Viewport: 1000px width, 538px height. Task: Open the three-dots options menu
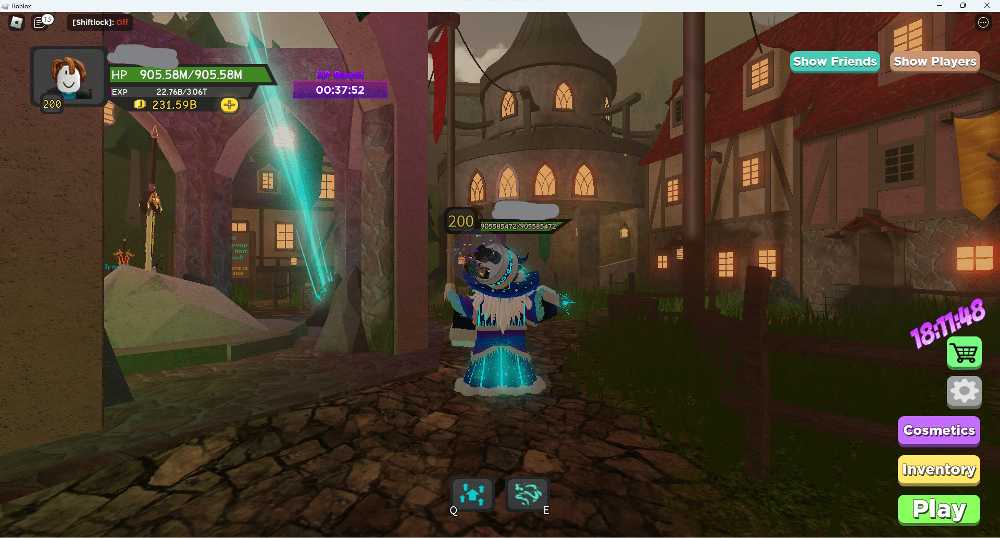pos(981,22)
